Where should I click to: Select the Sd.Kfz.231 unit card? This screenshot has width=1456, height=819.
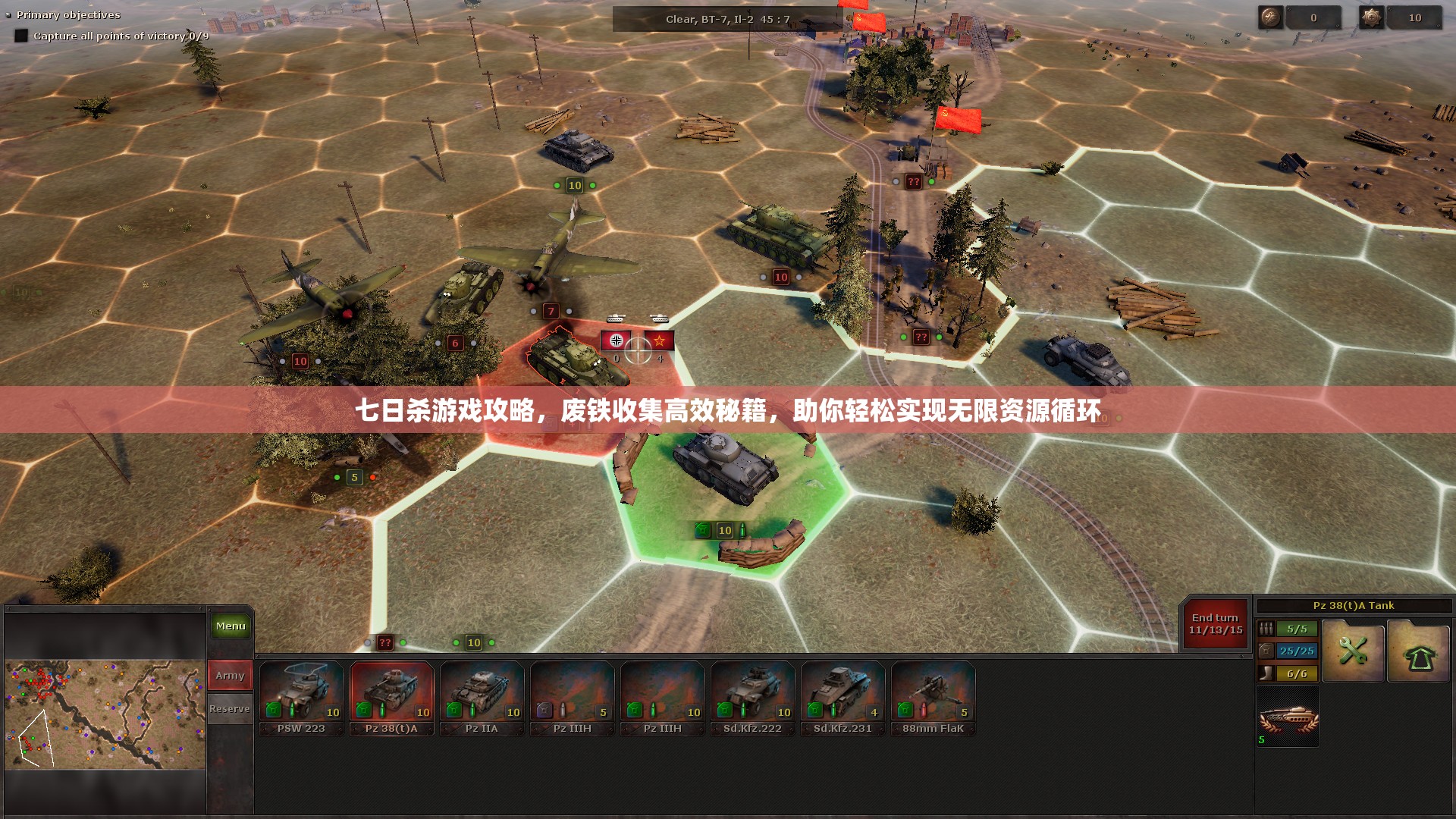click(843, 698)
